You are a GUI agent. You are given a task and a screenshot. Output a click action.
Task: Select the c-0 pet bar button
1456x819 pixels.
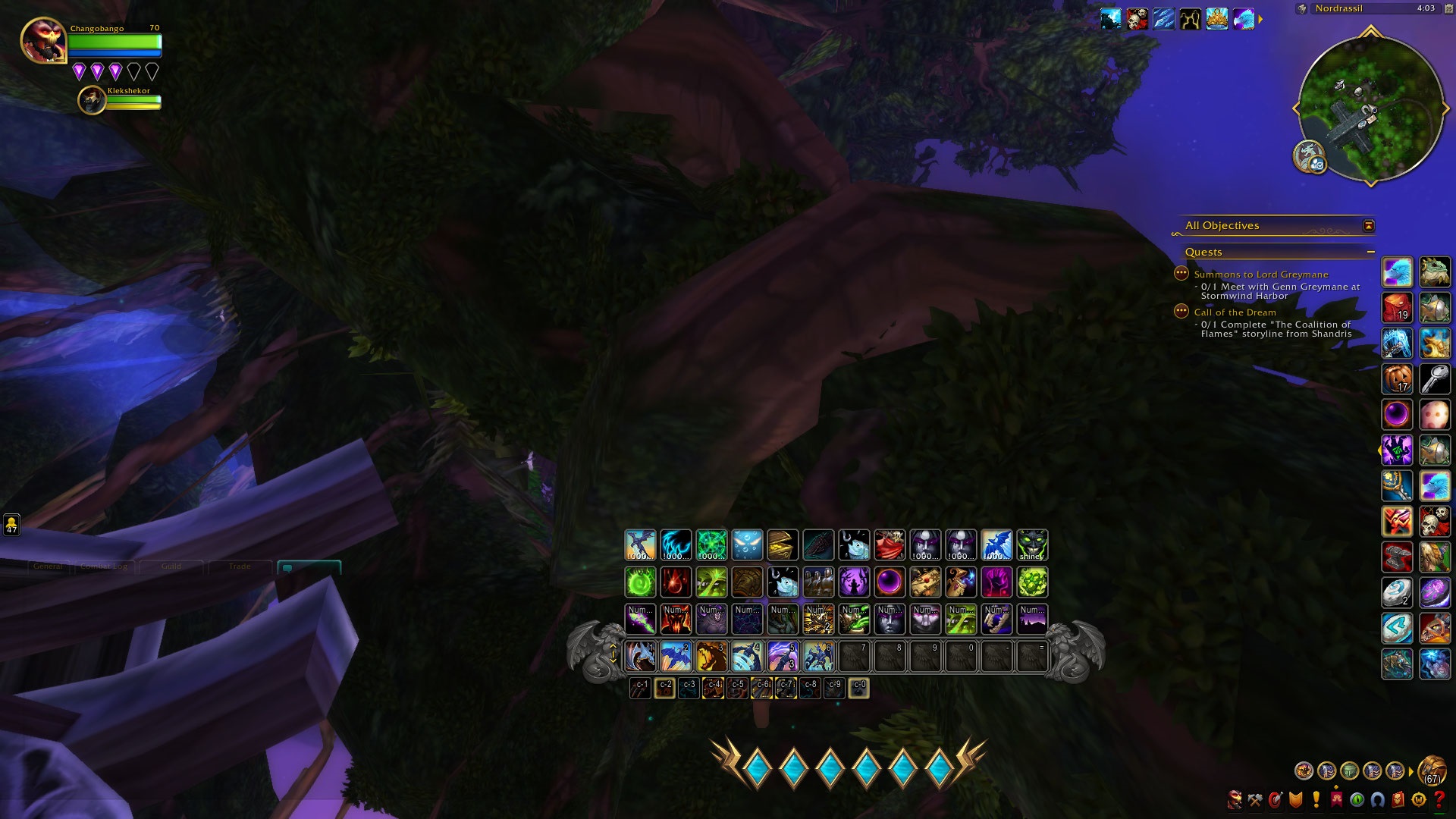pyautogui.click(x=858, y=688)
